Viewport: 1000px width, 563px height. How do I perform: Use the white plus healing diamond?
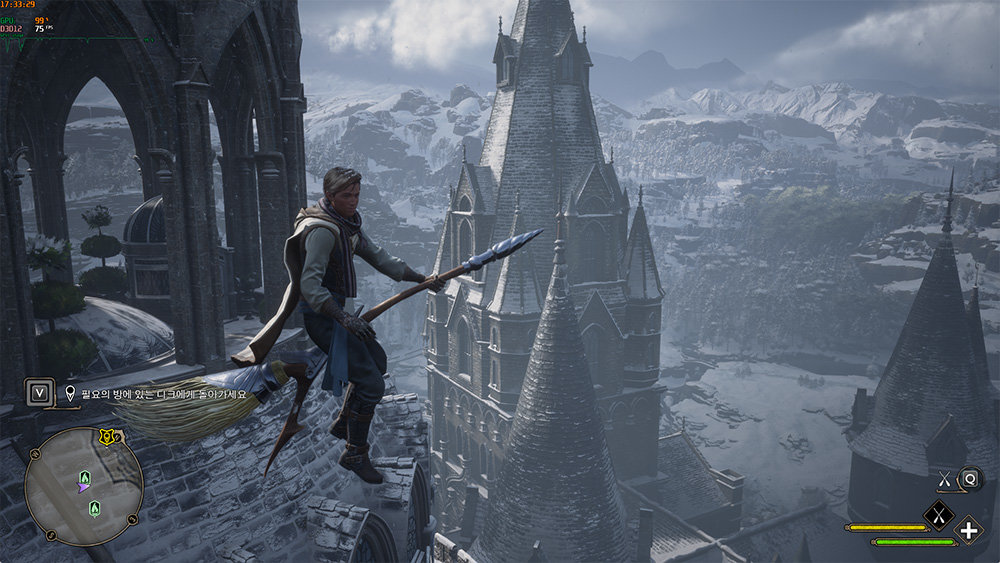[x=968, y=530]
